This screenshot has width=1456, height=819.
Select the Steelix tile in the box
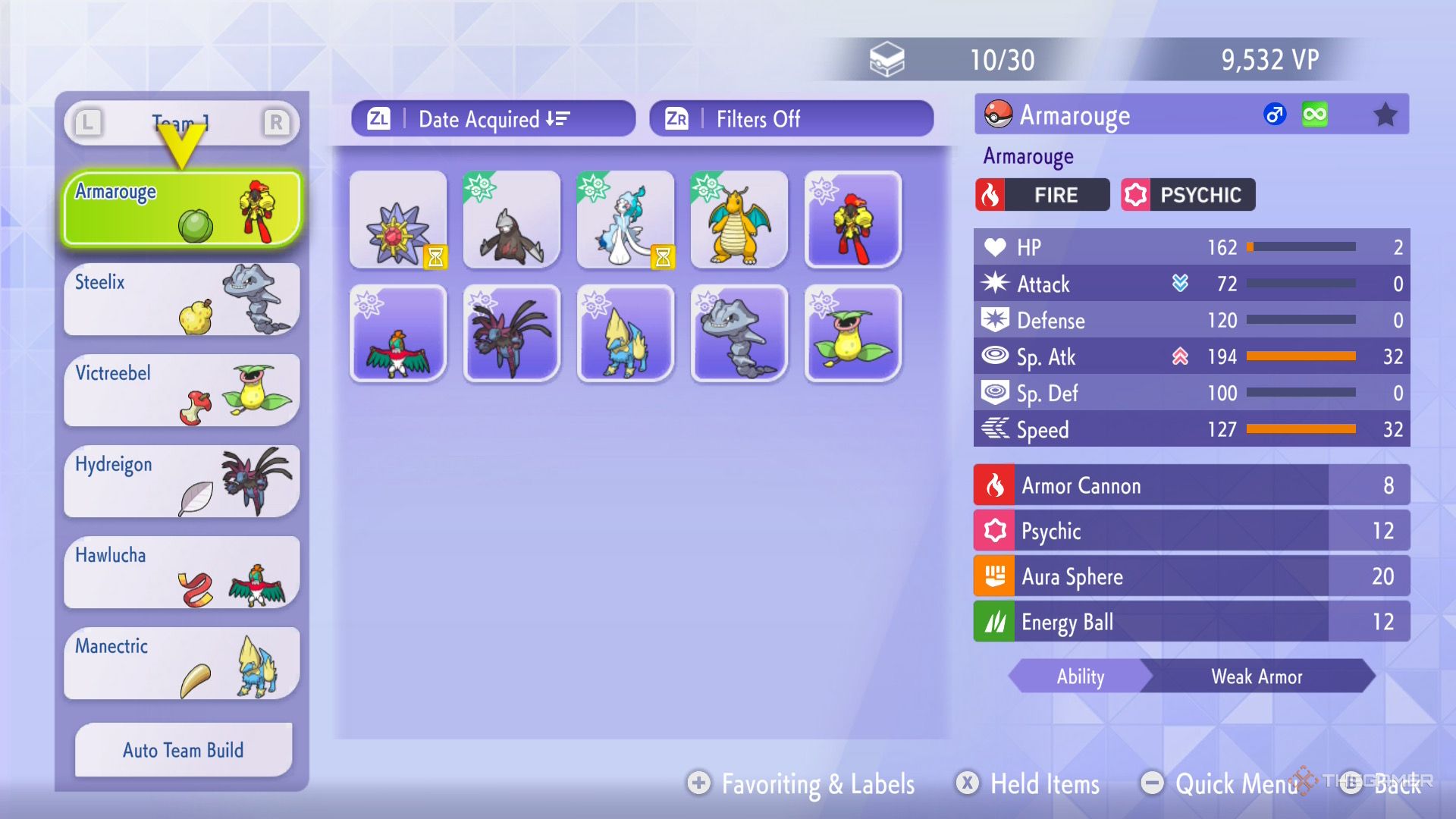[739, 334]
